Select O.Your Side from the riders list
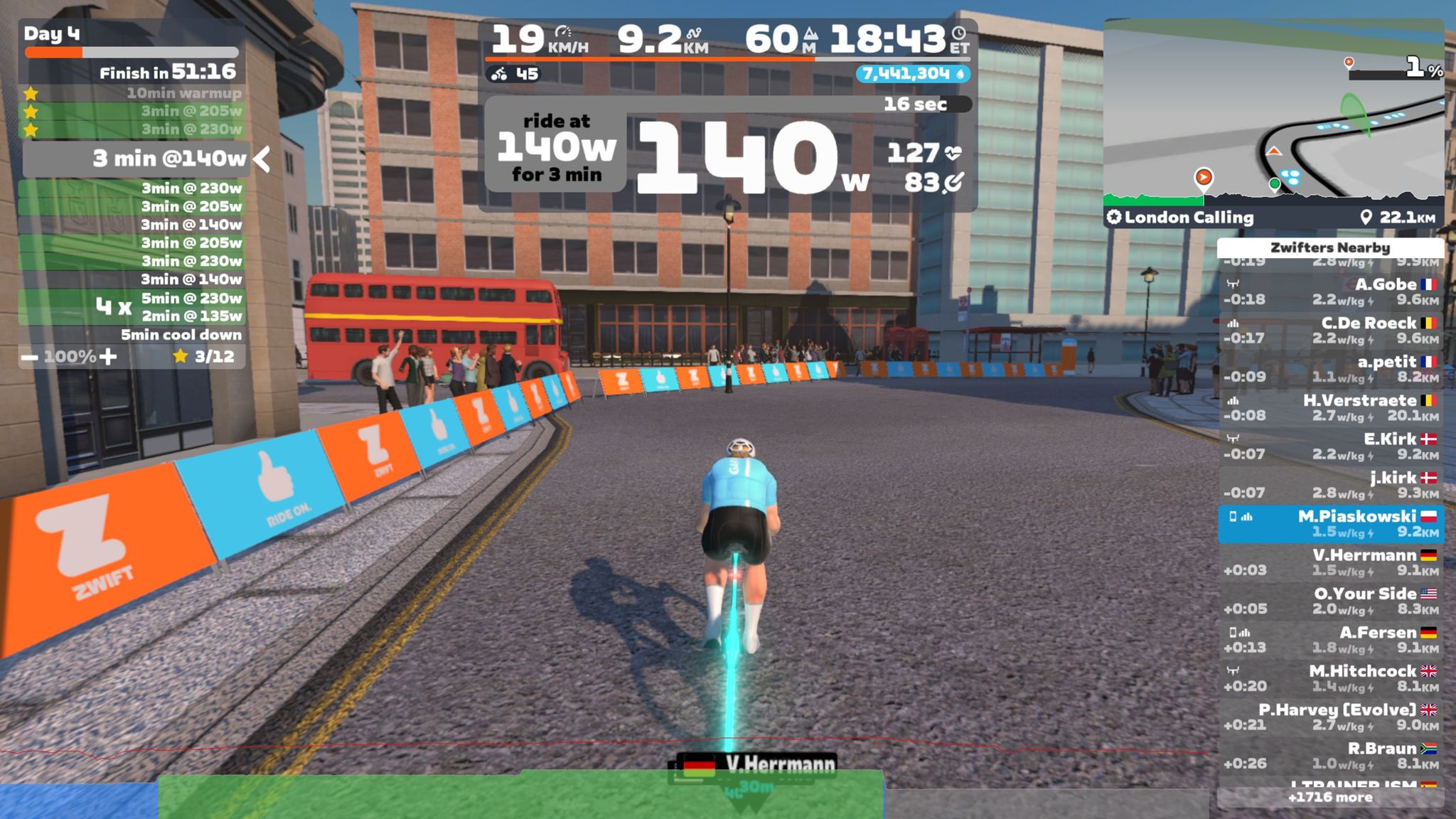 [x=1330, y=601]
